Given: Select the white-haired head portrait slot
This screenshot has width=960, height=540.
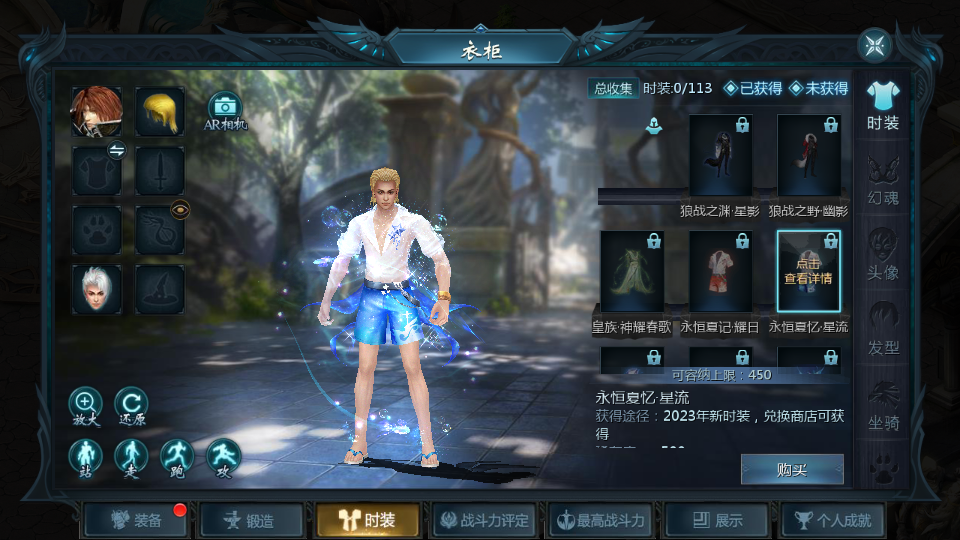Looking at the screenshot, I should pos(97,289).
